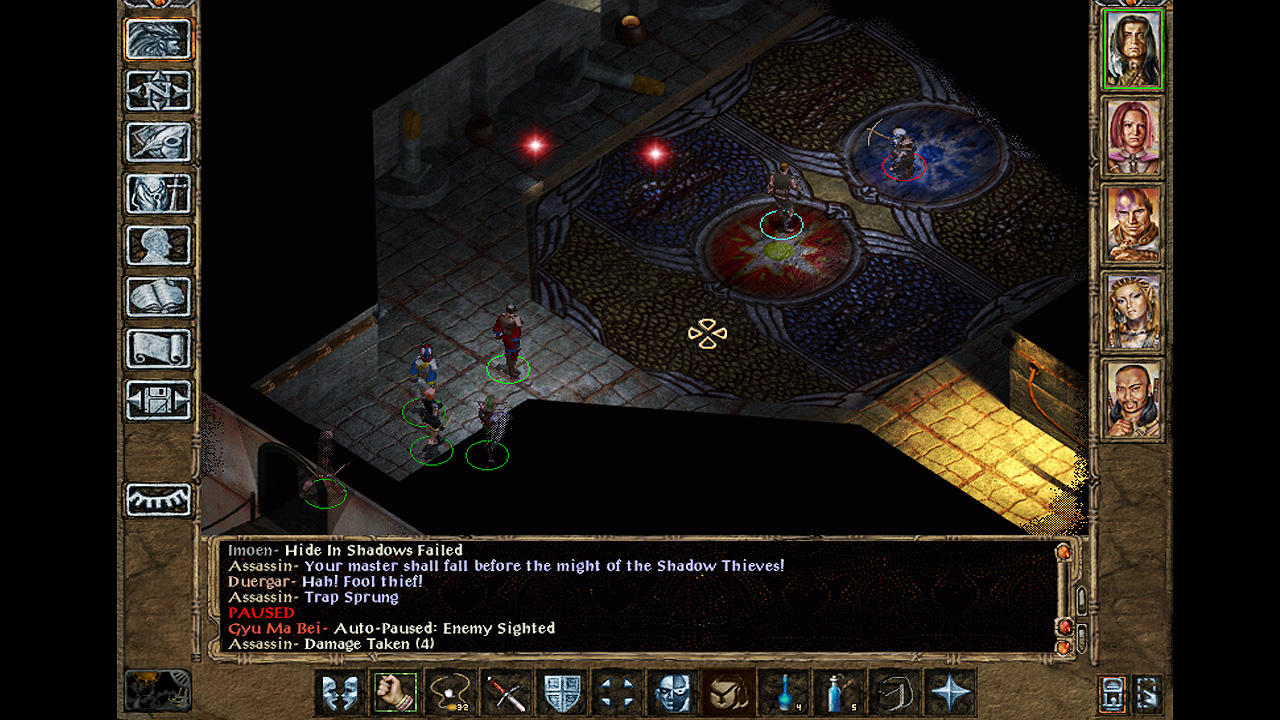Image resolution: width=1280 pixels, height=720 pixels.
Task: Toggle party AI in the bottom-right corner
Action: 1148,695
